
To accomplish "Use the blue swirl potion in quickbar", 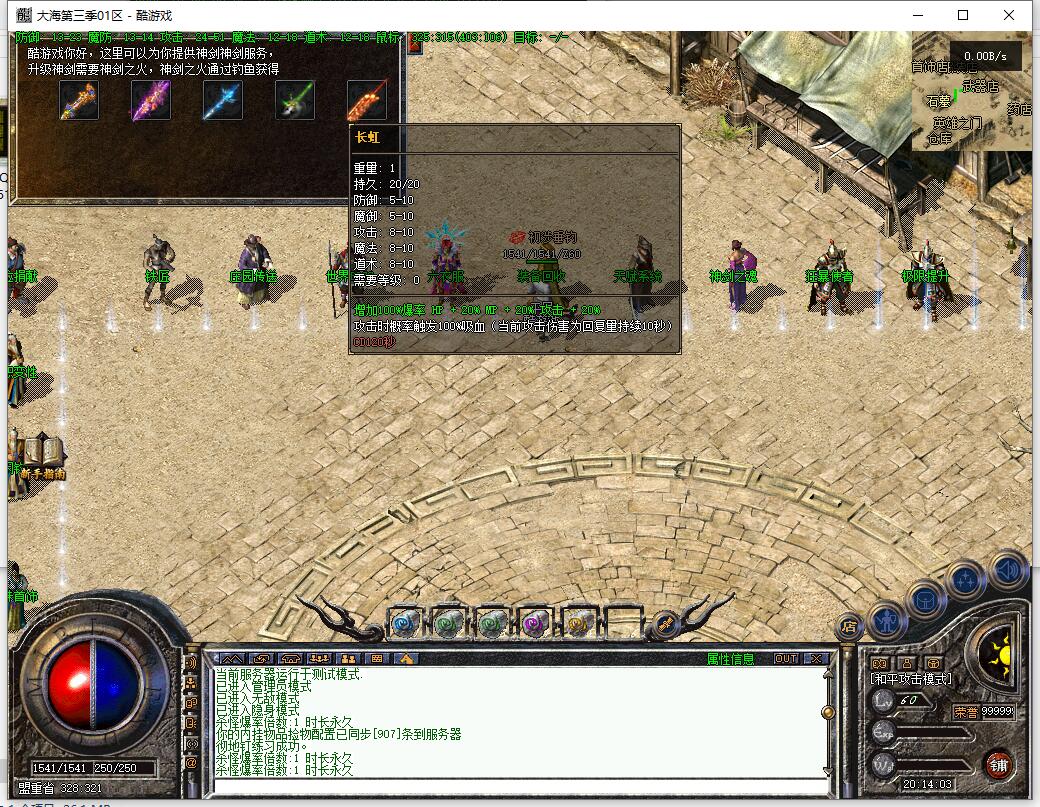I will tap(403, 623).
